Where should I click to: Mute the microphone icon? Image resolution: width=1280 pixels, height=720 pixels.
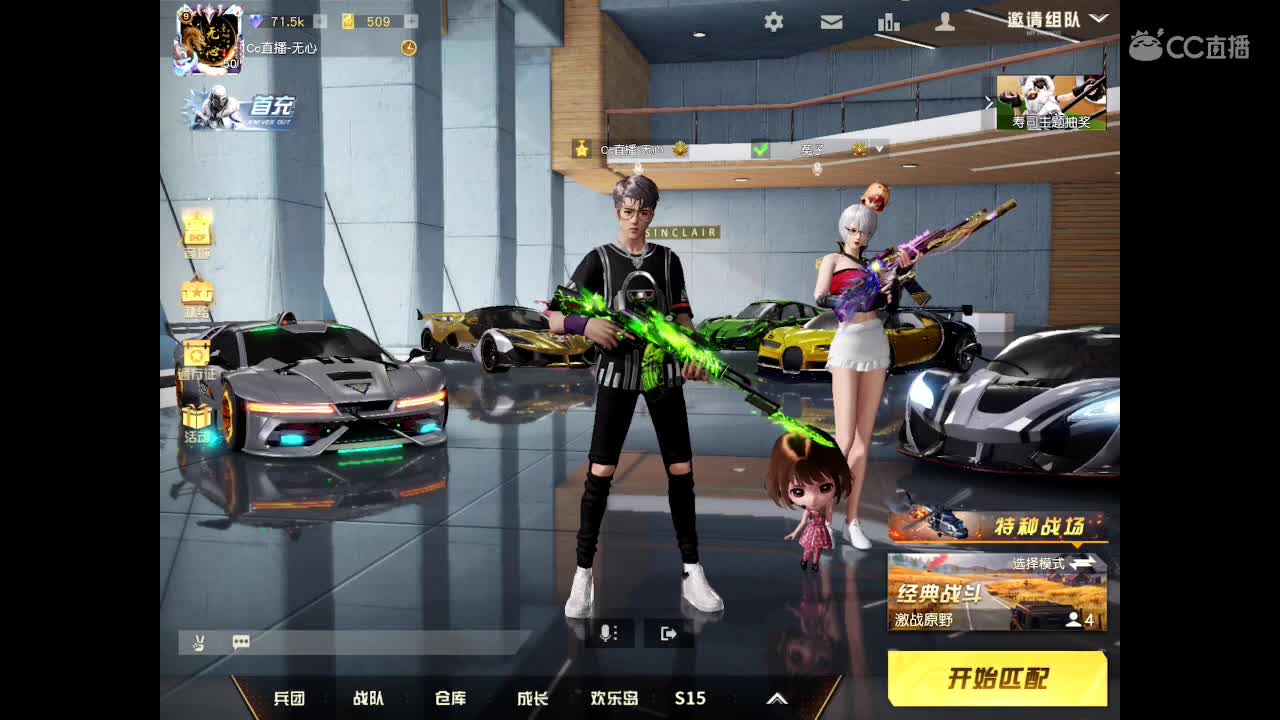(608, 632)
